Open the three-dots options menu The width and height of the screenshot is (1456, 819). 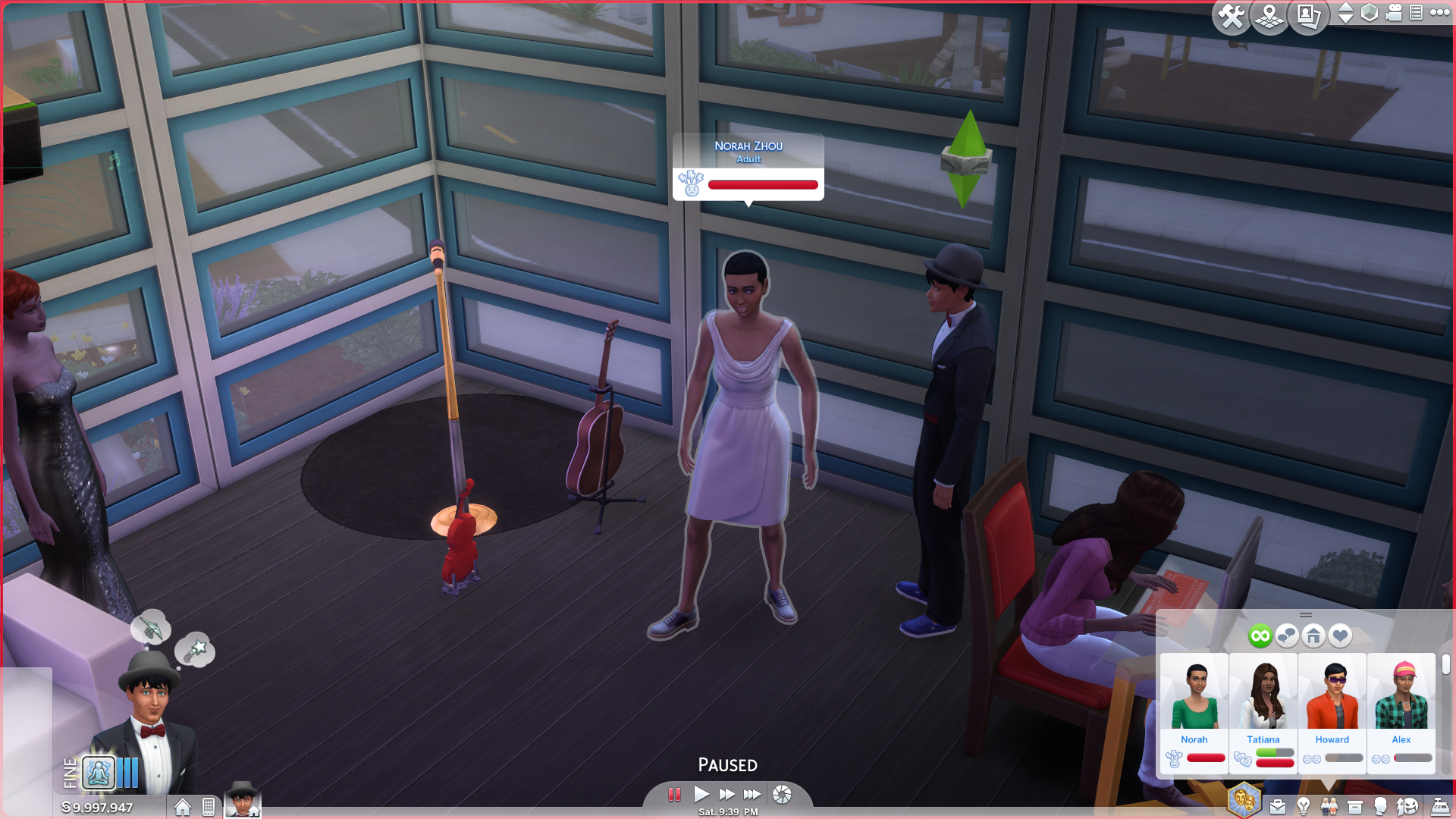point(1439,12)
